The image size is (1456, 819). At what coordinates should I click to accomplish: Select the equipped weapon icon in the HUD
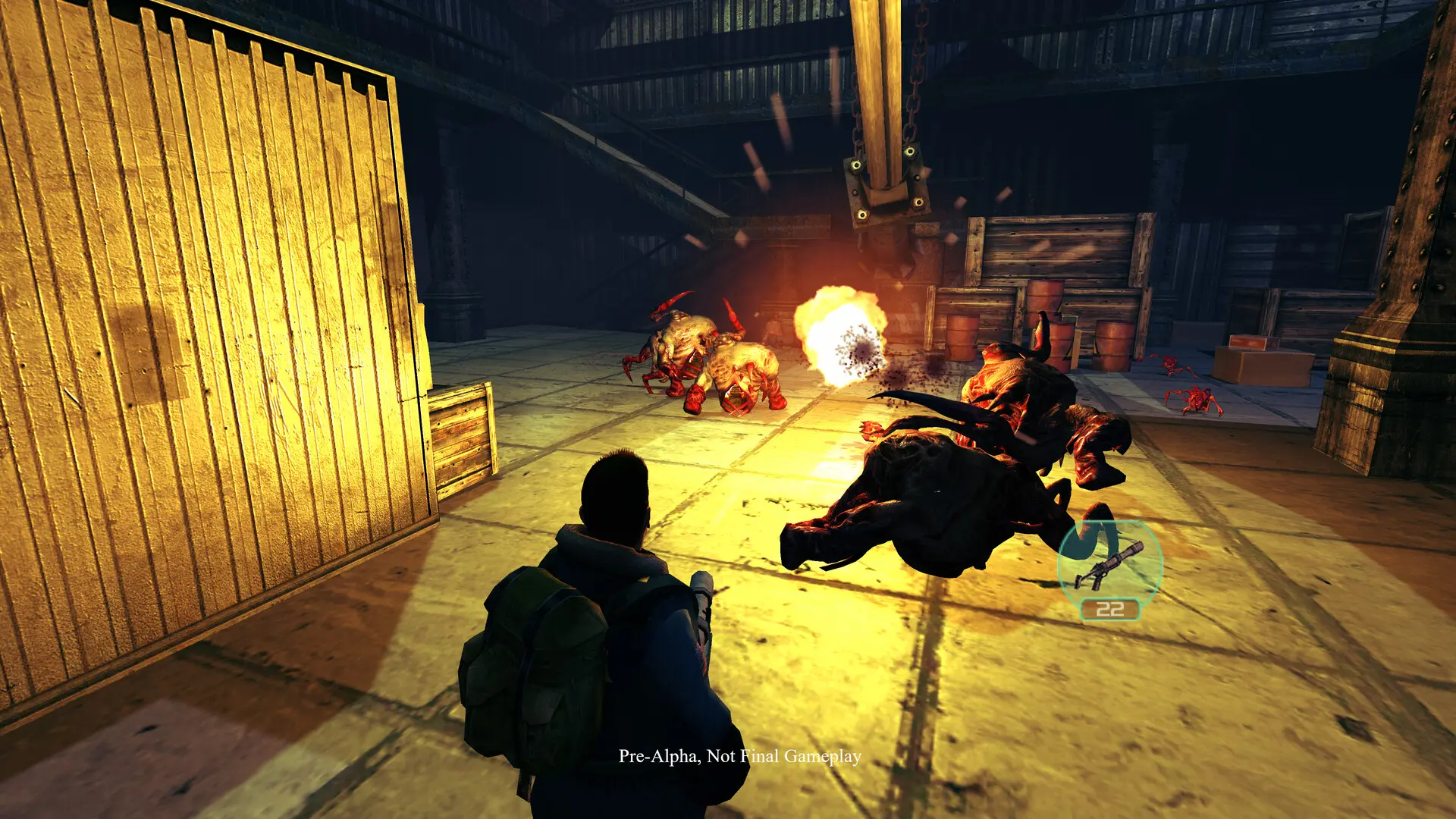click(x=1109, y=564)
